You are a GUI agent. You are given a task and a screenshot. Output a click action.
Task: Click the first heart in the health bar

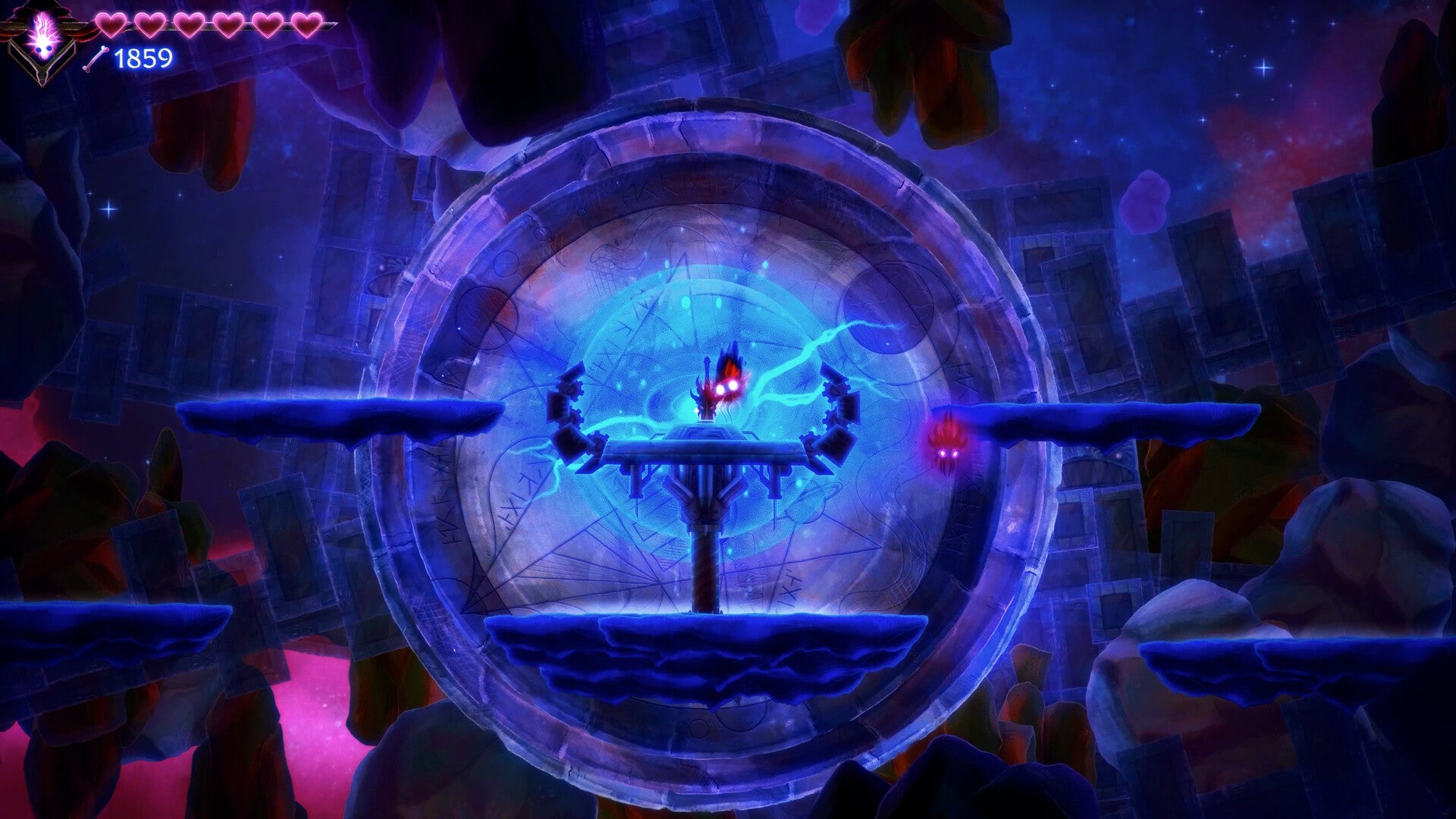coord(111,25)
